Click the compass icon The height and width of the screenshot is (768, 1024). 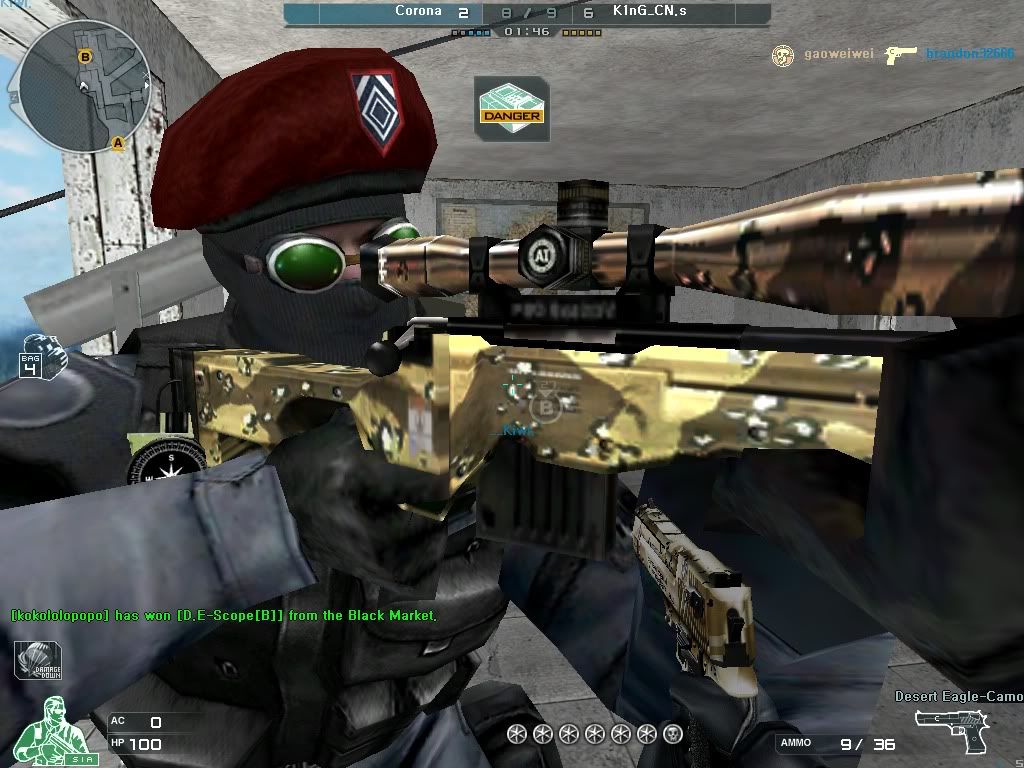pos(167,464)
